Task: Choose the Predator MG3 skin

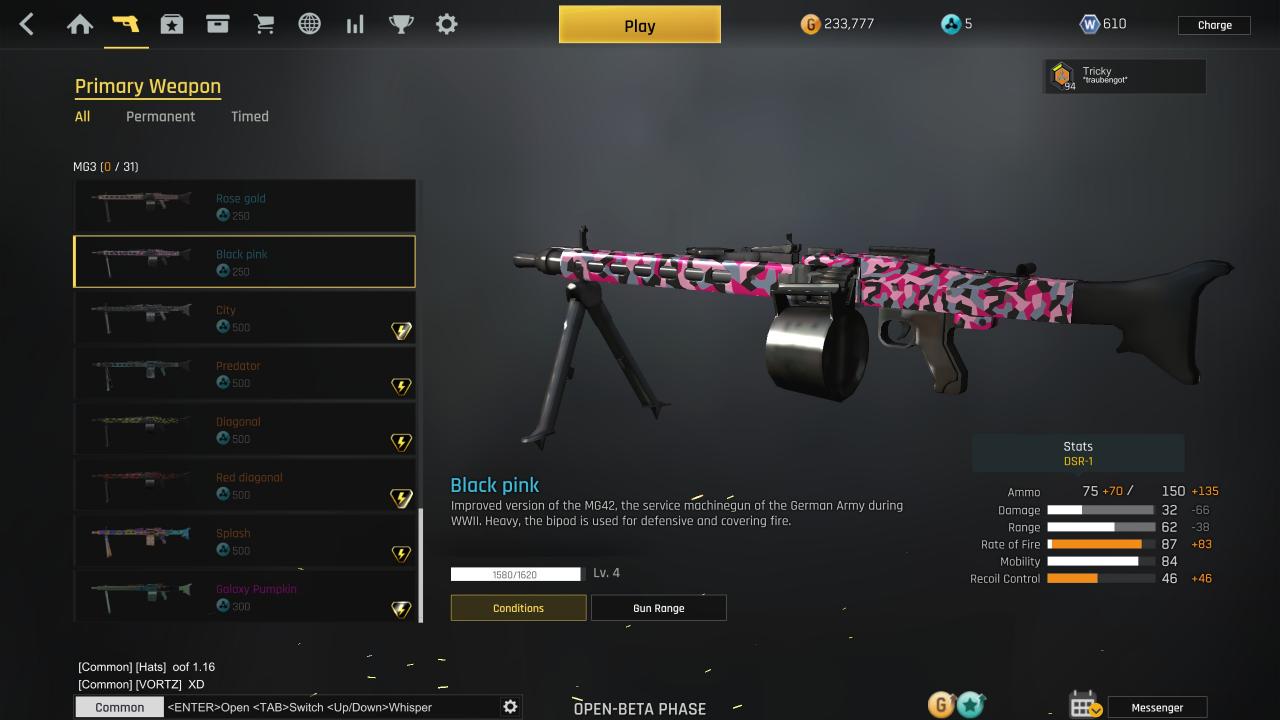Action: point(244,374)
